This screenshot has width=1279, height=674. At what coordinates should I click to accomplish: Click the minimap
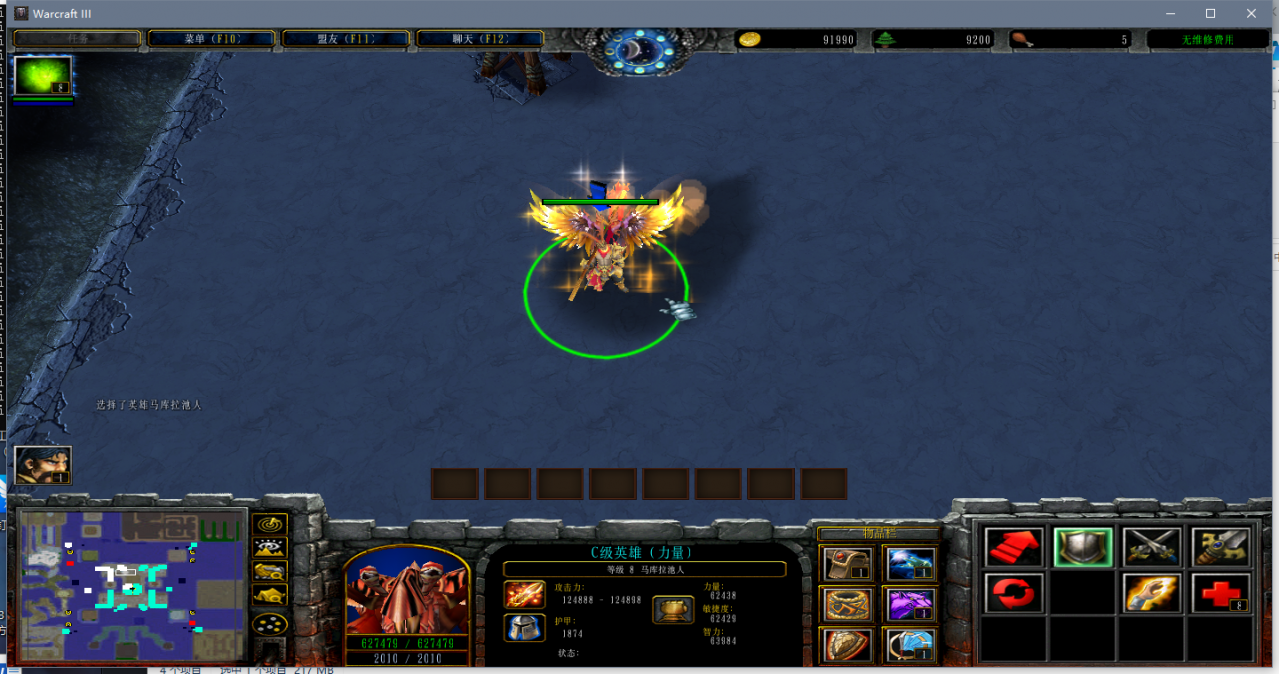click(133, 585)
